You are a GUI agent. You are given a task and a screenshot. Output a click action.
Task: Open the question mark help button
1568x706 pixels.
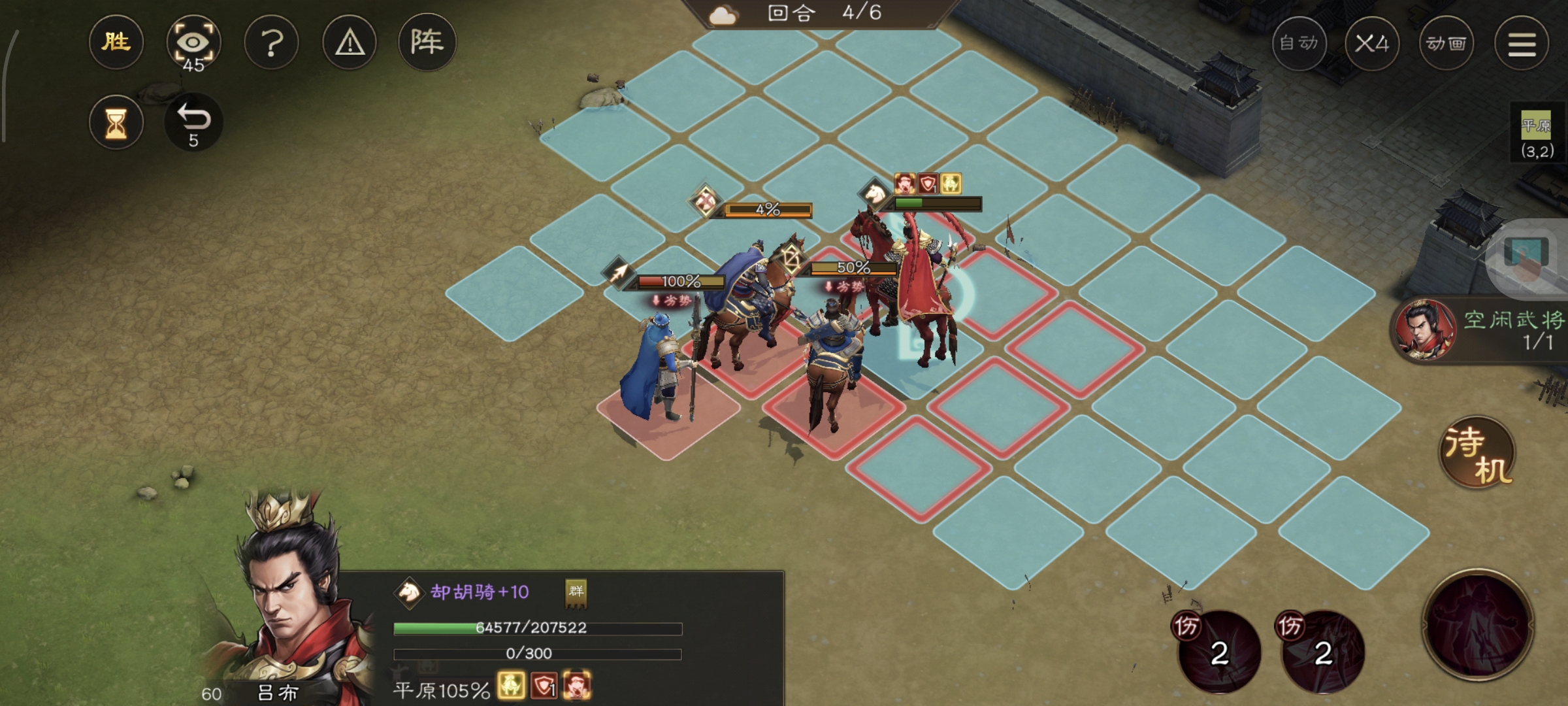click(271, 43)
